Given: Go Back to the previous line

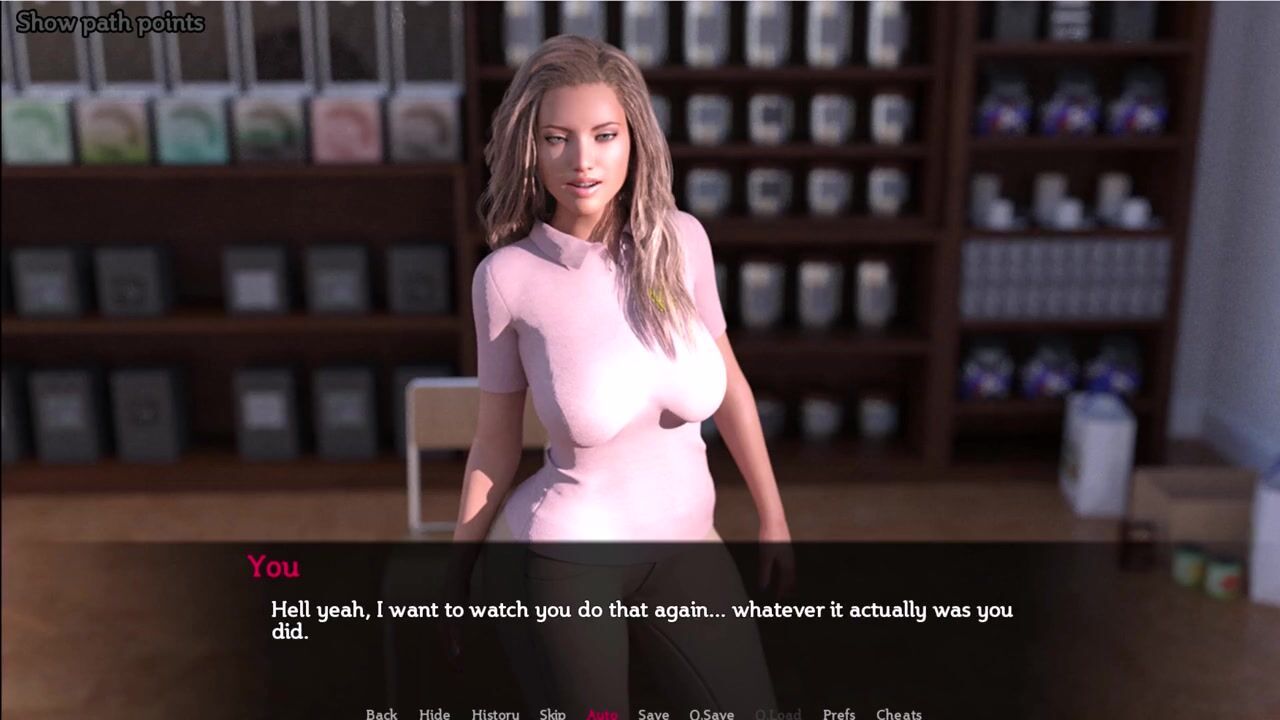Looking at the screenshot, I should tap(381, 713).
